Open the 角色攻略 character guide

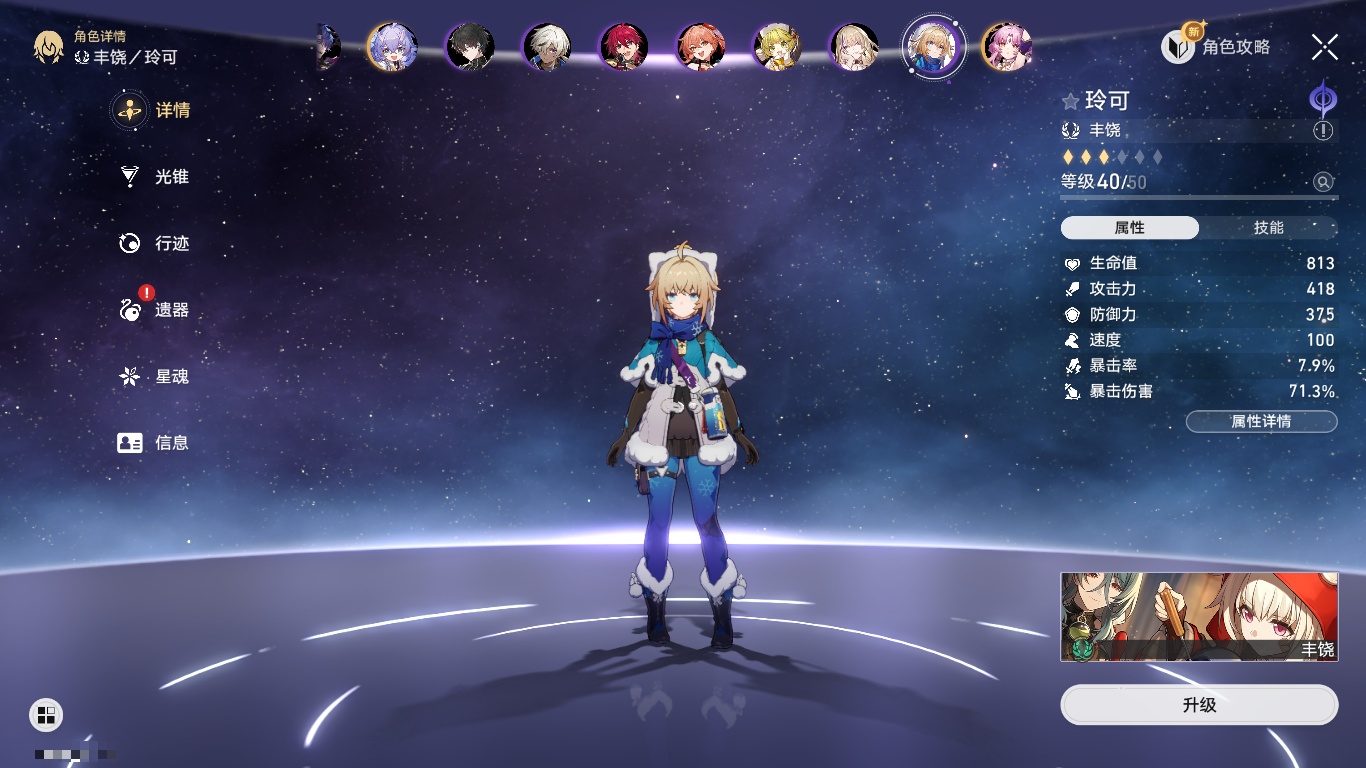pyautogui.click(x=1216, y=47)
